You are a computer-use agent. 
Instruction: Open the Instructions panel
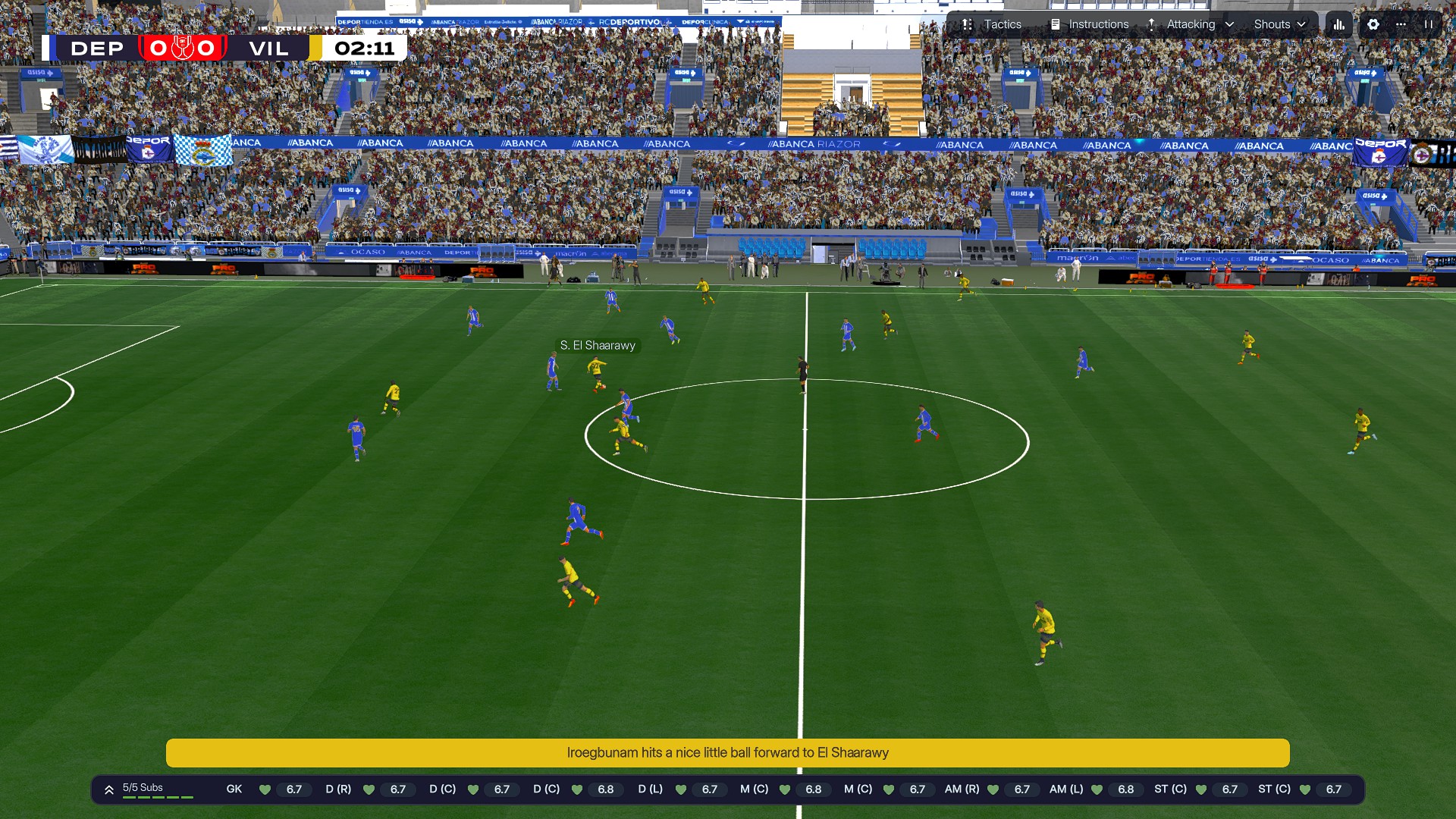pyautogui.click(x=1089, y=24)
